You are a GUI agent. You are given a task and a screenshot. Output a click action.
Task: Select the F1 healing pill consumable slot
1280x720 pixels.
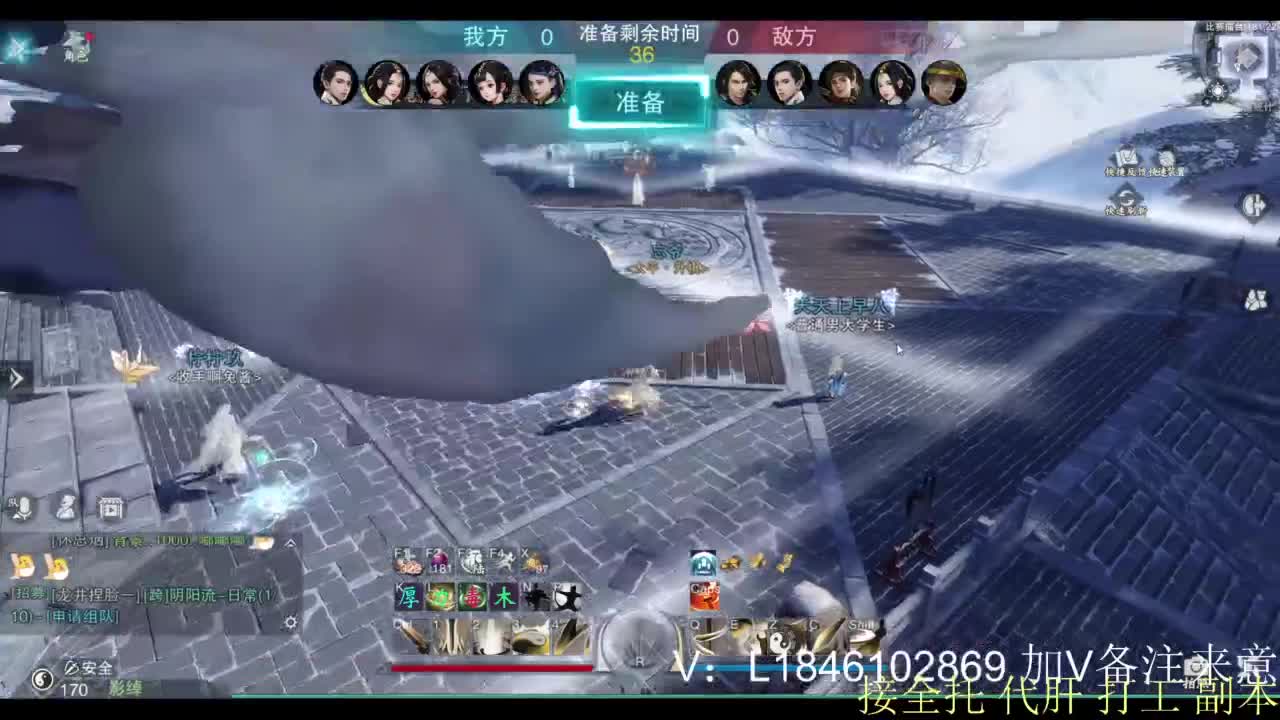[410, 560]
